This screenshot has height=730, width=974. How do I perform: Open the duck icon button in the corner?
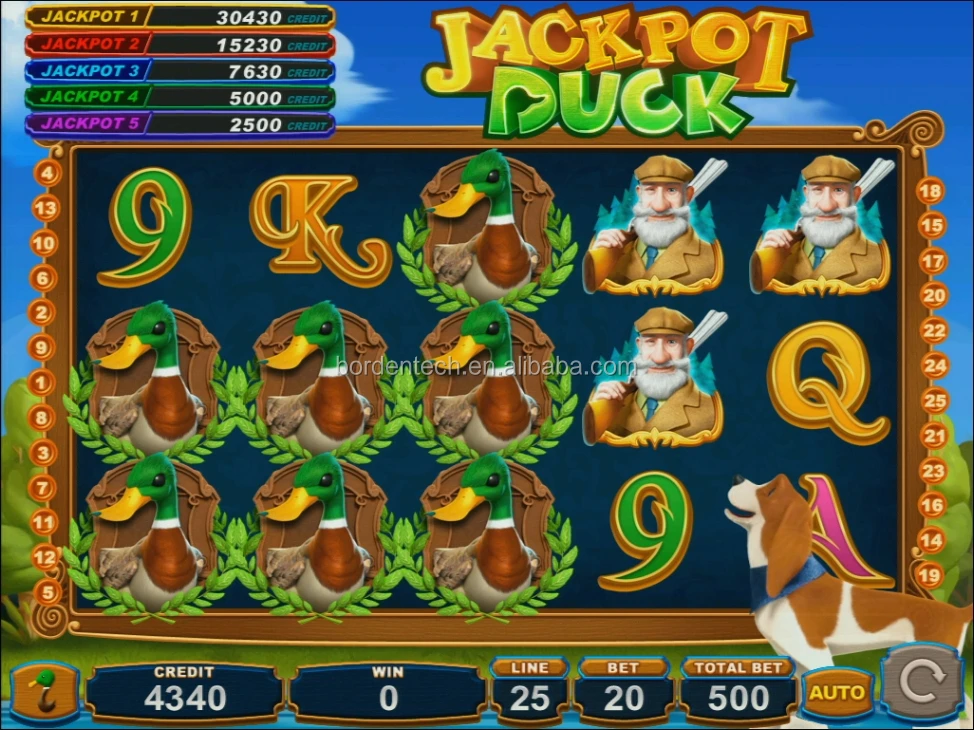(44, 692)
